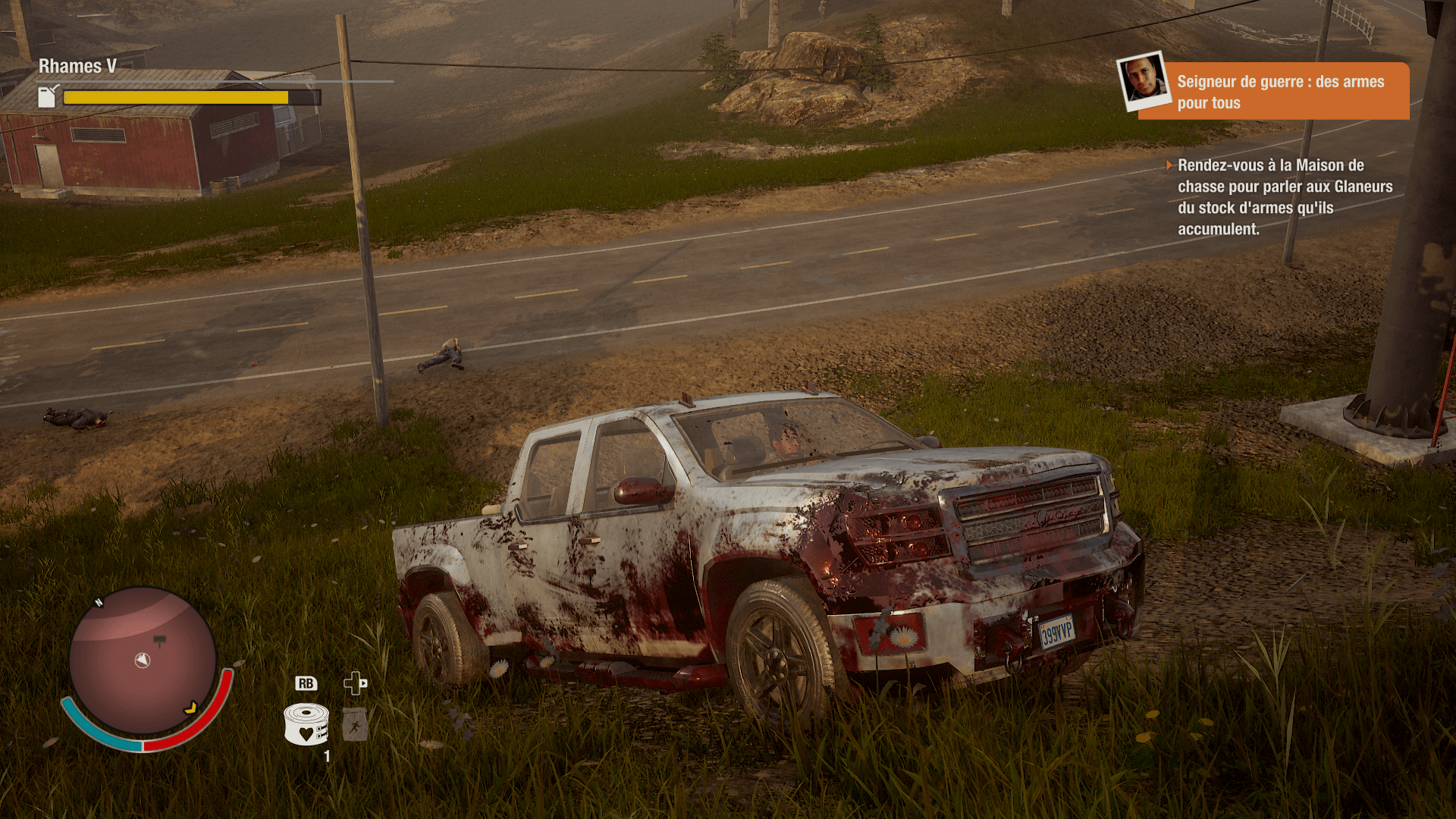
Task: Click the circular minimap
Action: click(x=143, y=661)
